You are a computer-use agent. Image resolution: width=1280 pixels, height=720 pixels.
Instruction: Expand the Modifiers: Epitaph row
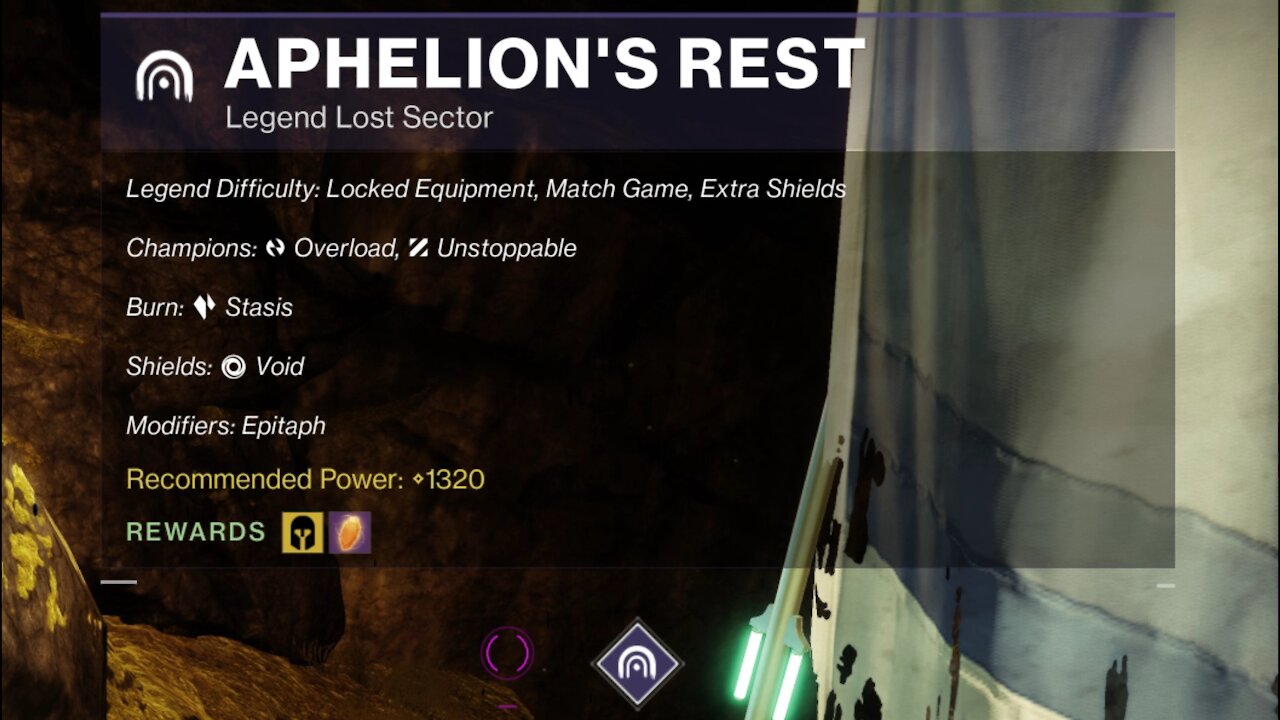[225, 425]
